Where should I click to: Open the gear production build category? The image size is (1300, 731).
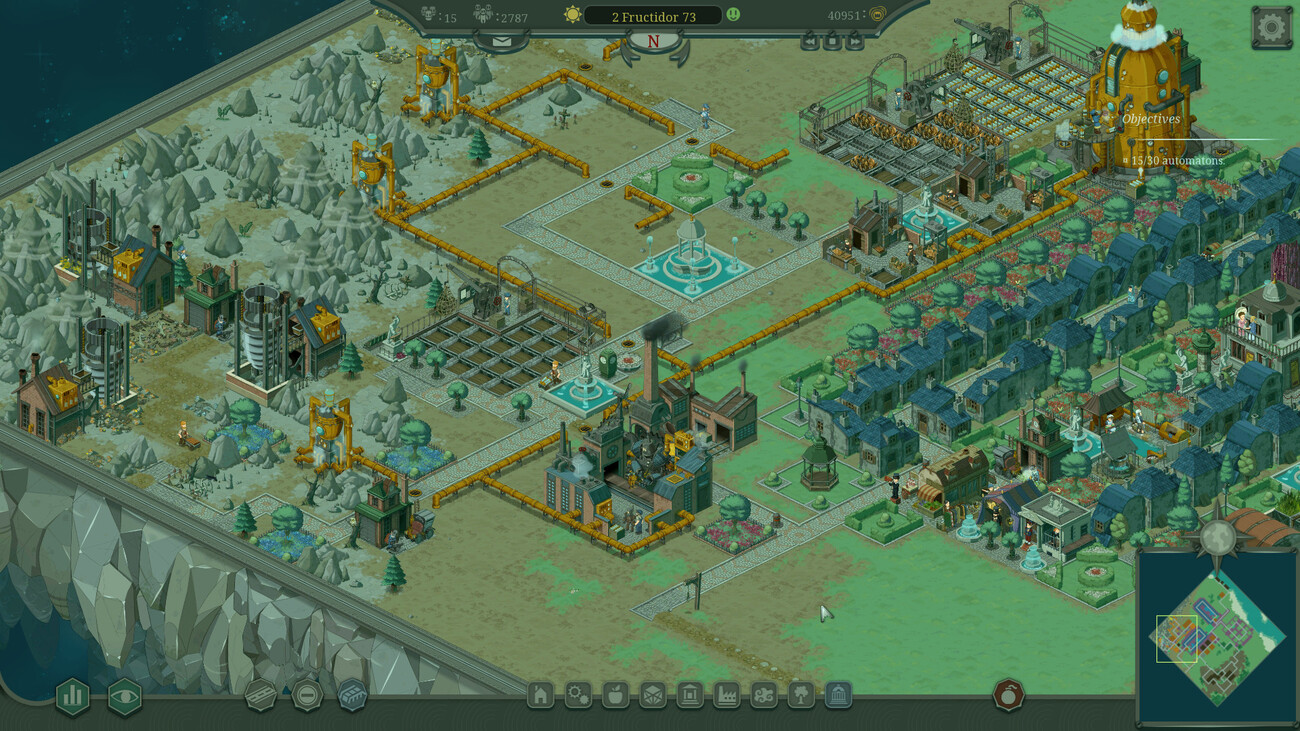[578, 695]
